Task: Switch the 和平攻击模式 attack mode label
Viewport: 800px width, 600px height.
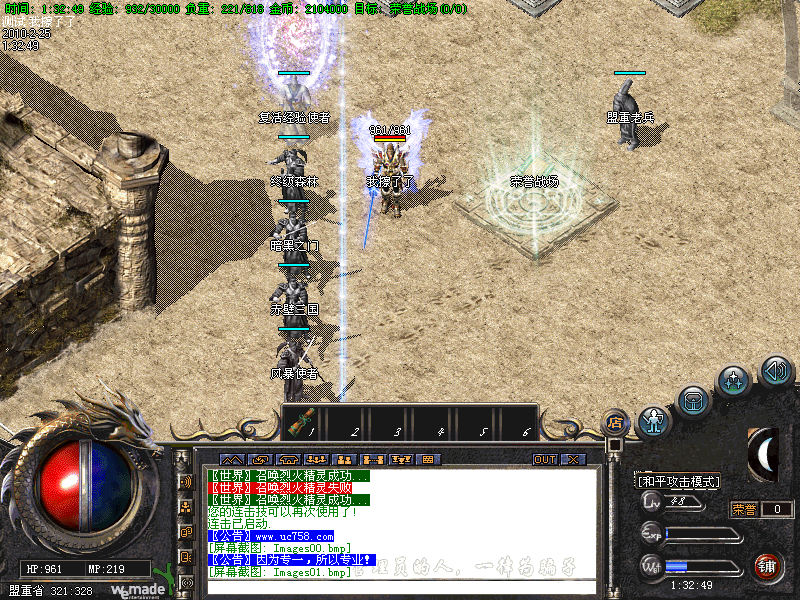Action: 679,482
